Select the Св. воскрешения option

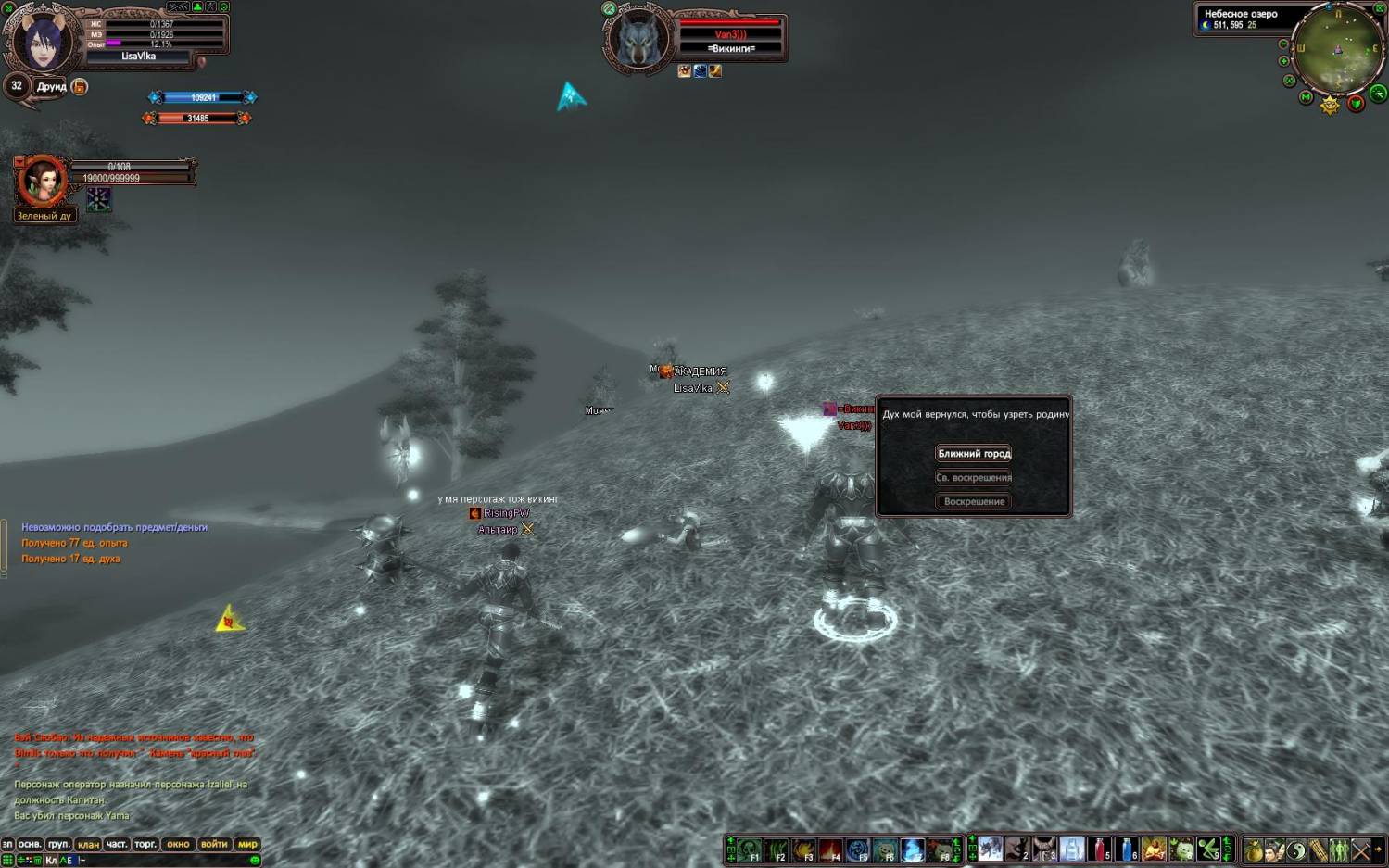973,478
